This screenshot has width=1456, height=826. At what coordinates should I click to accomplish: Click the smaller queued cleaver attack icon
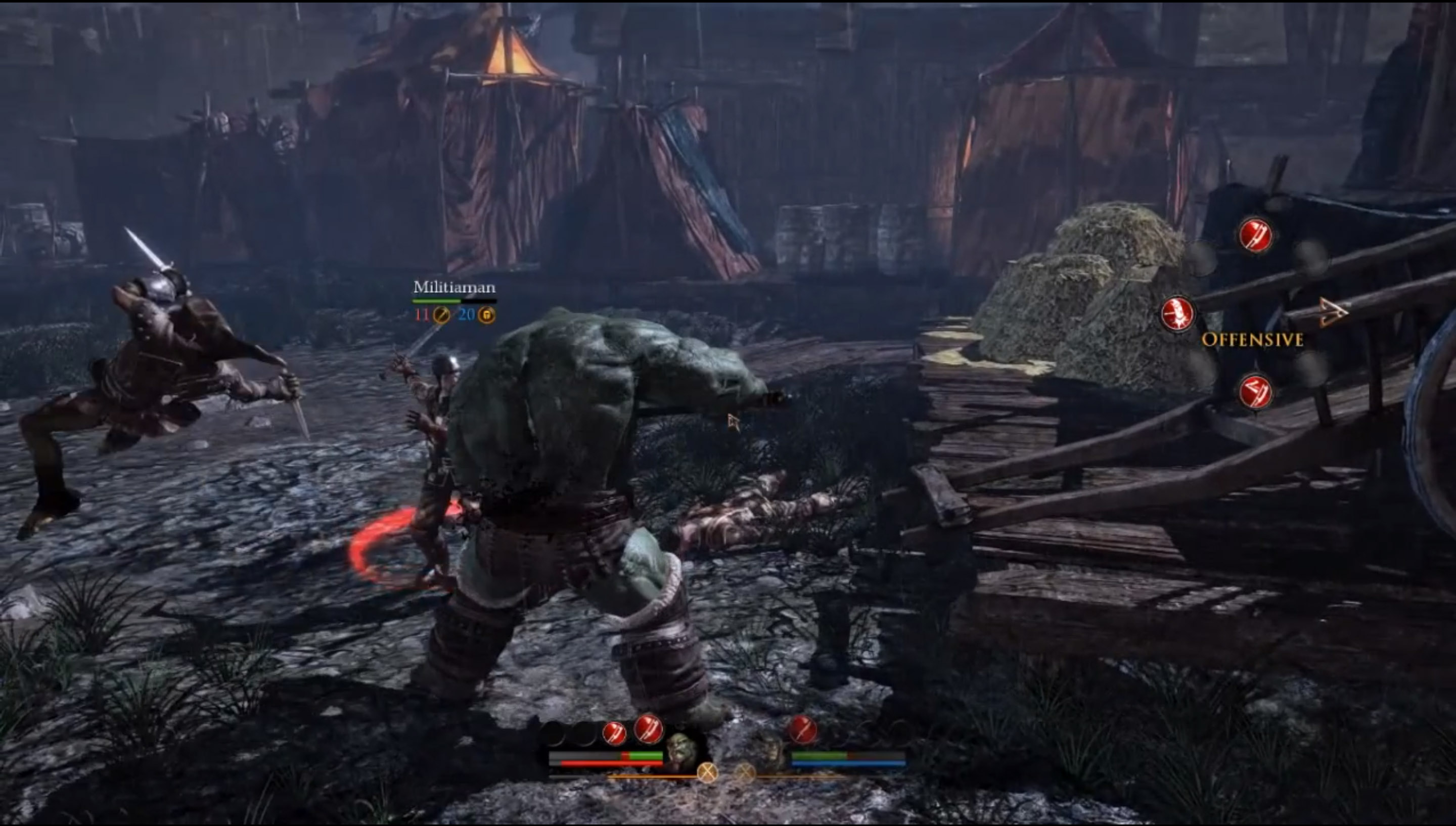click(x=614, y=733)
